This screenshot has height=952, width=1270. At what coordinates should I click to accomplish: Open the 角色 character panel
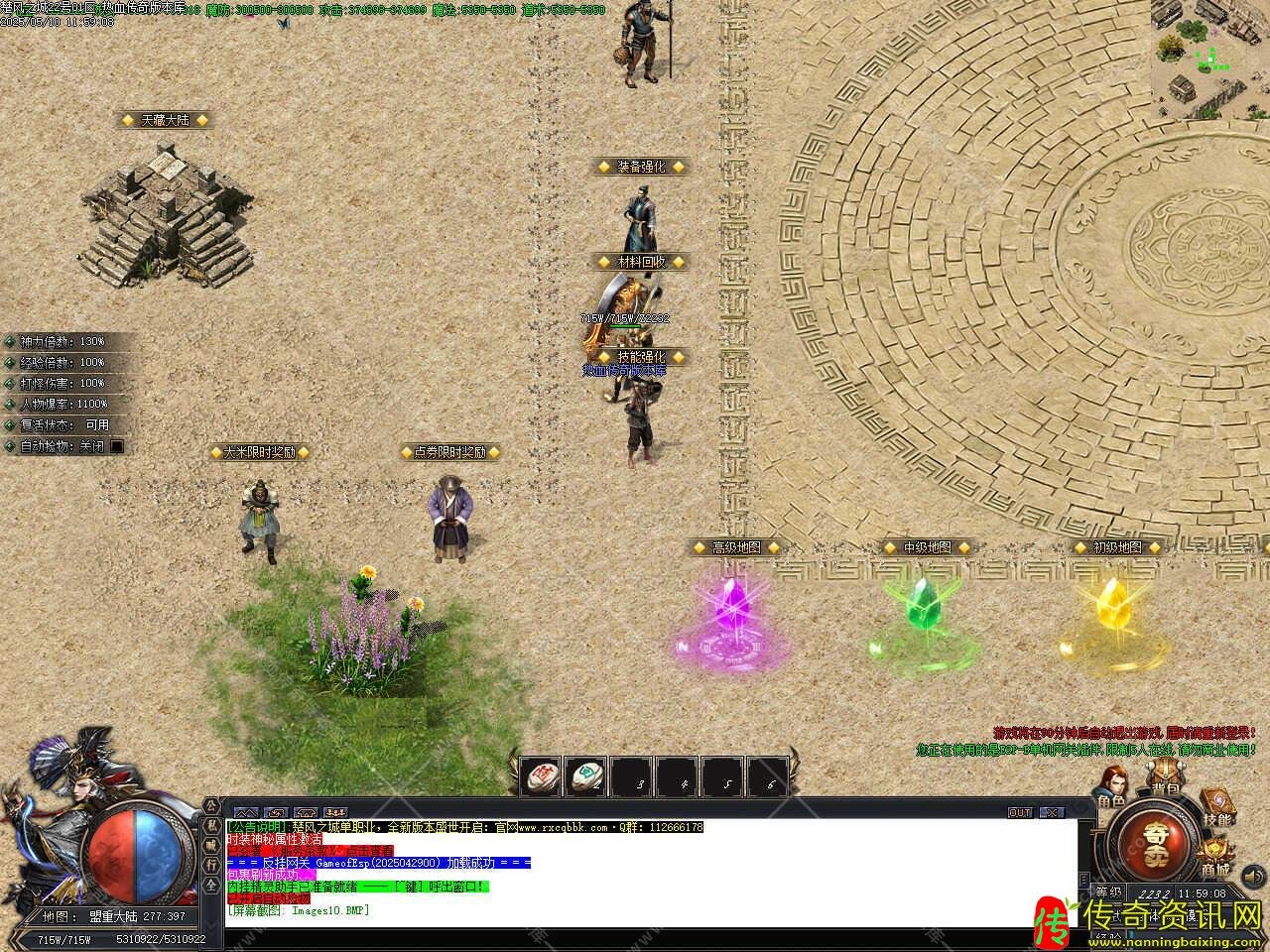(x=1111, y=790)
